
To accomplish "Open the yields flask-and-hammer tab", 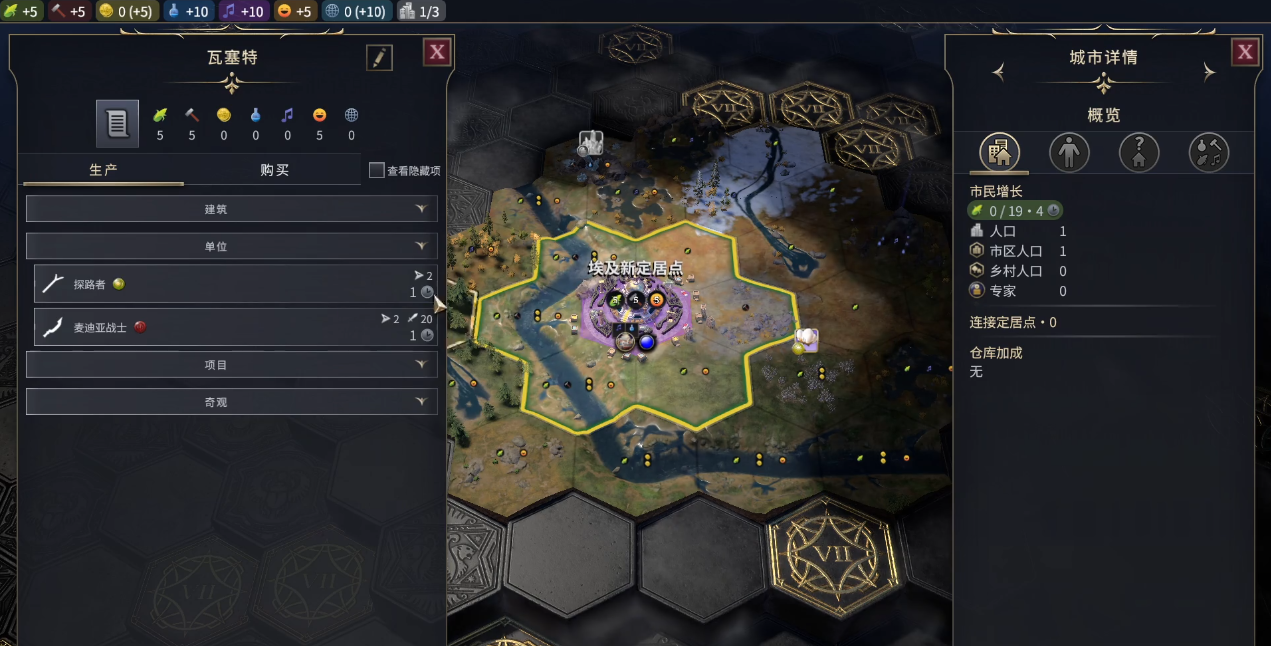I will coord(1209,153).
